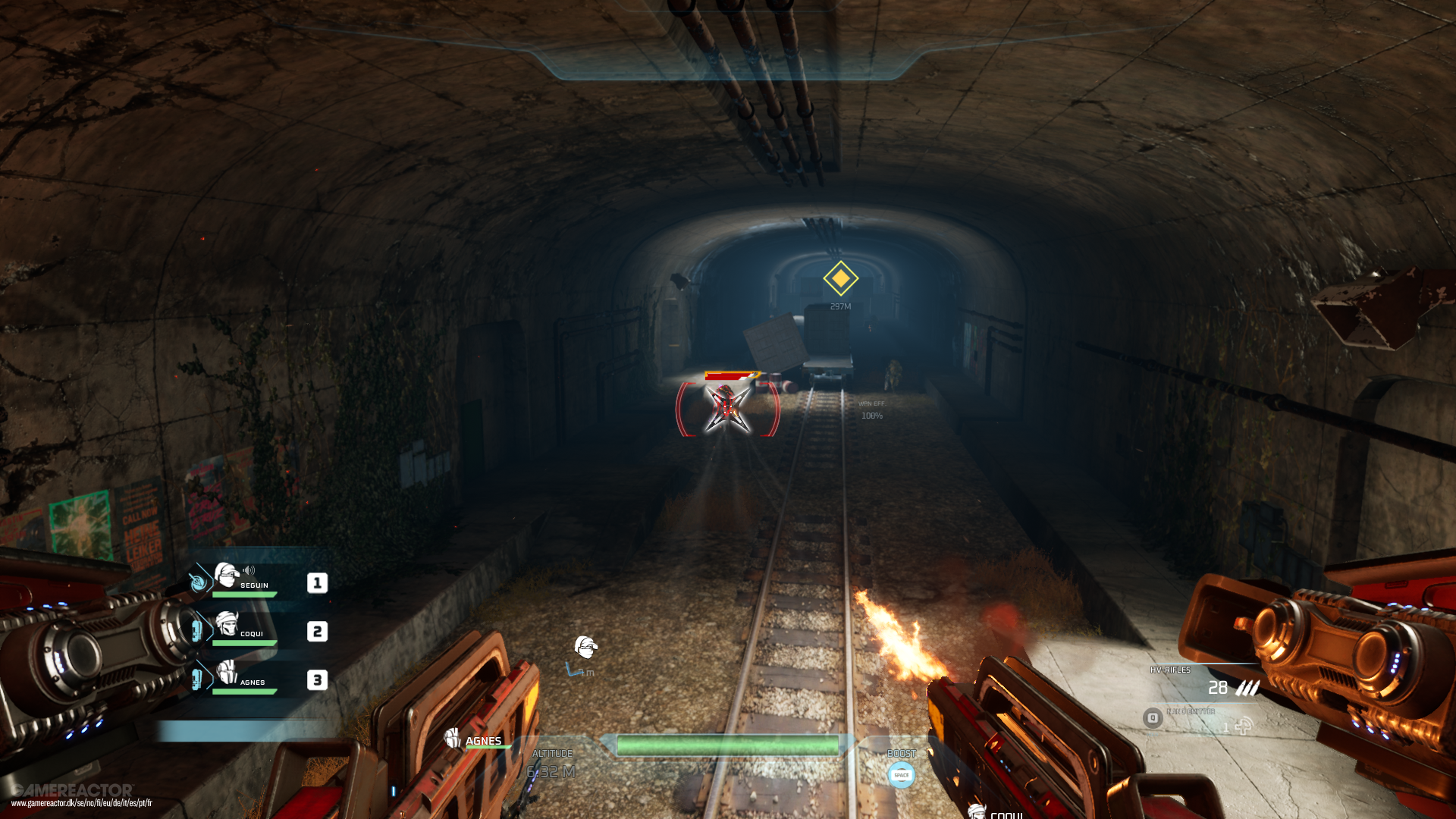
Task: Open the HV-RIFLES weapon label
Action: [1171, 670]
